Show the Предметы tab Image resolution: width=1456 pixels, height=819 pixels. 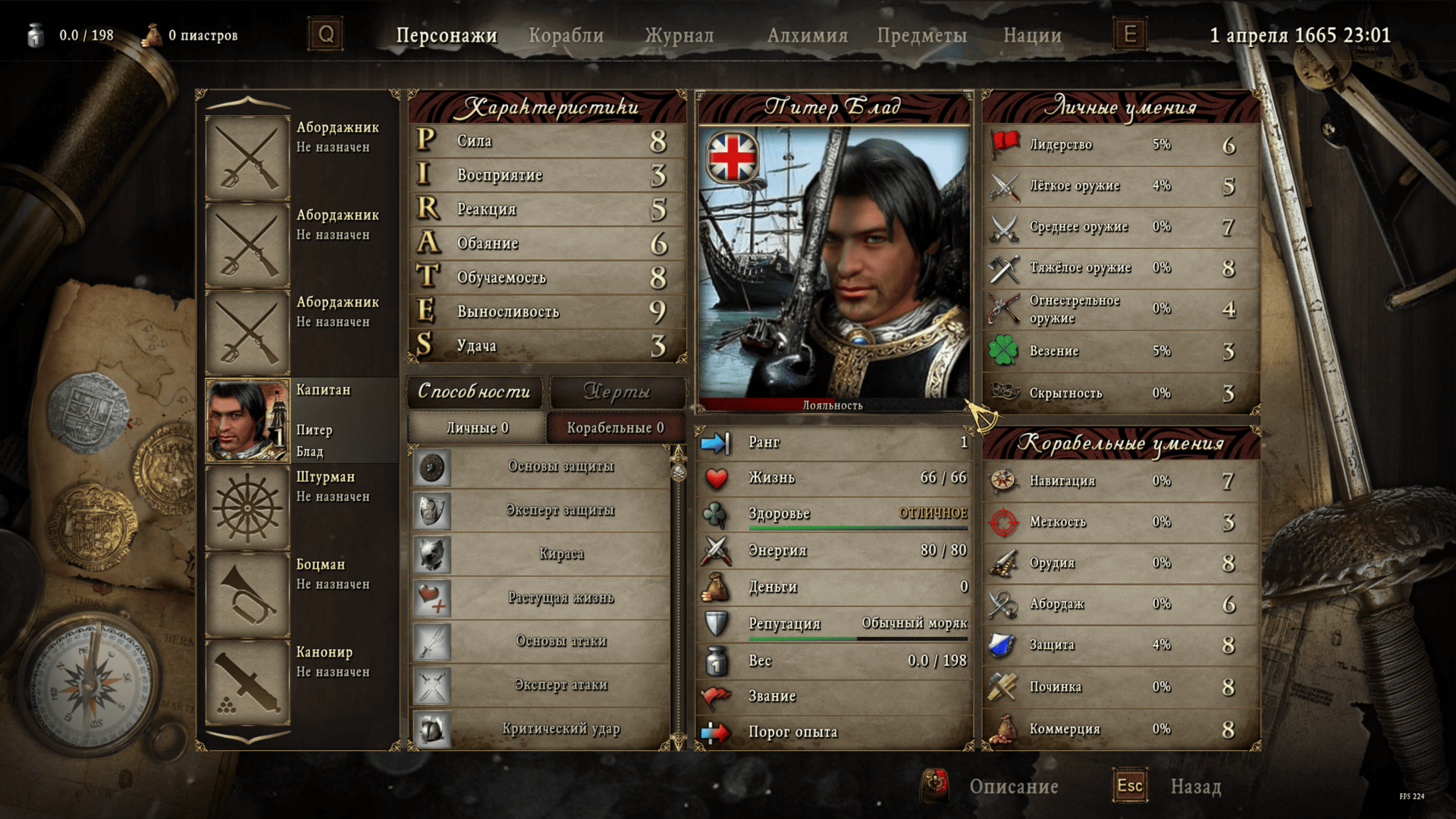(921, 36)
